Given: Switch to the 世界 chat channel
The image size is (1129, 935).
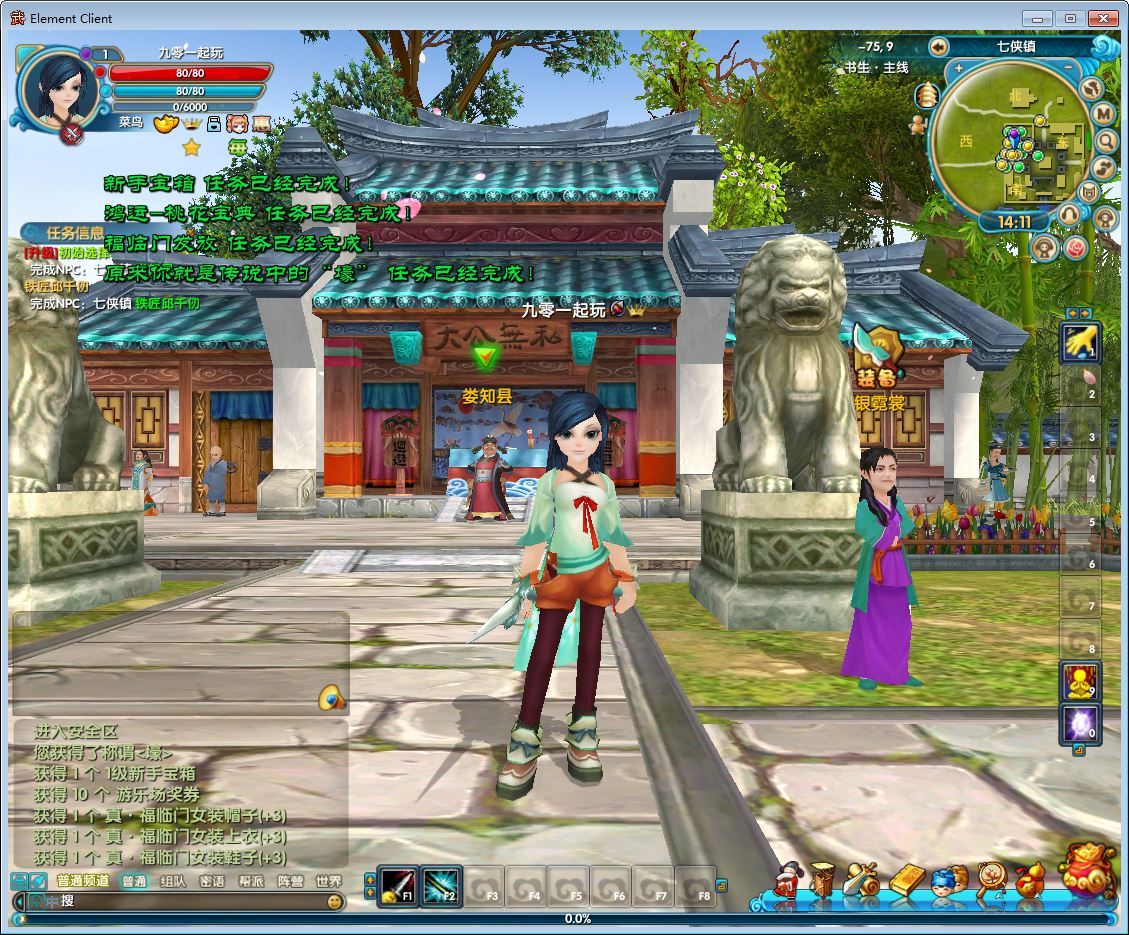Looking at the screenshot, I should [x=328, y=881].
